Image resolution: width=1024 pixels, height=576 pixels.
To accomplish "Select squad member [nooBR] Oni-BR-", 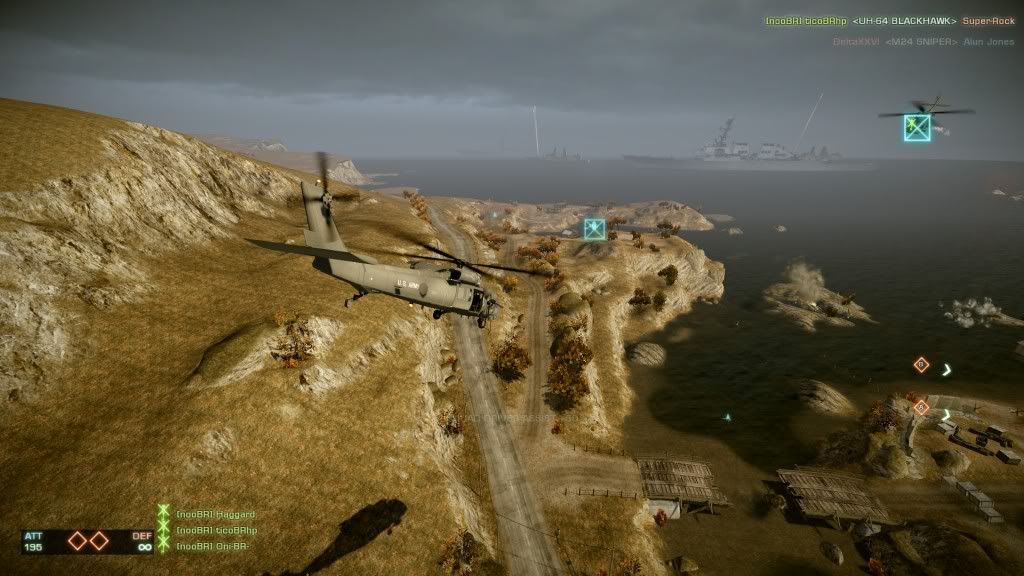I will (x=211, y=545).
